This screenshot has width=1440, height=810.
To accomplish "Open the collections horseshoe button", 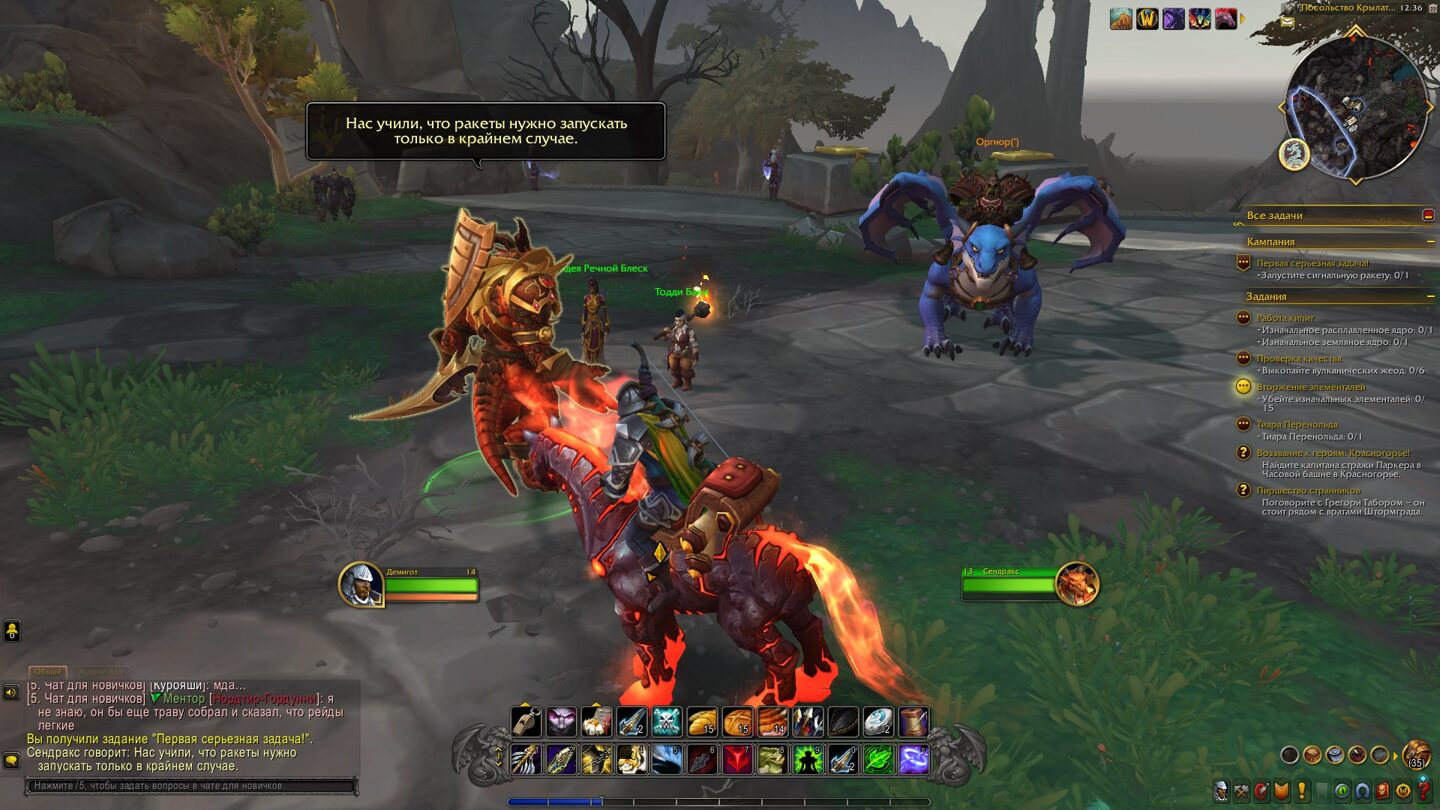I will [1363, 791].
